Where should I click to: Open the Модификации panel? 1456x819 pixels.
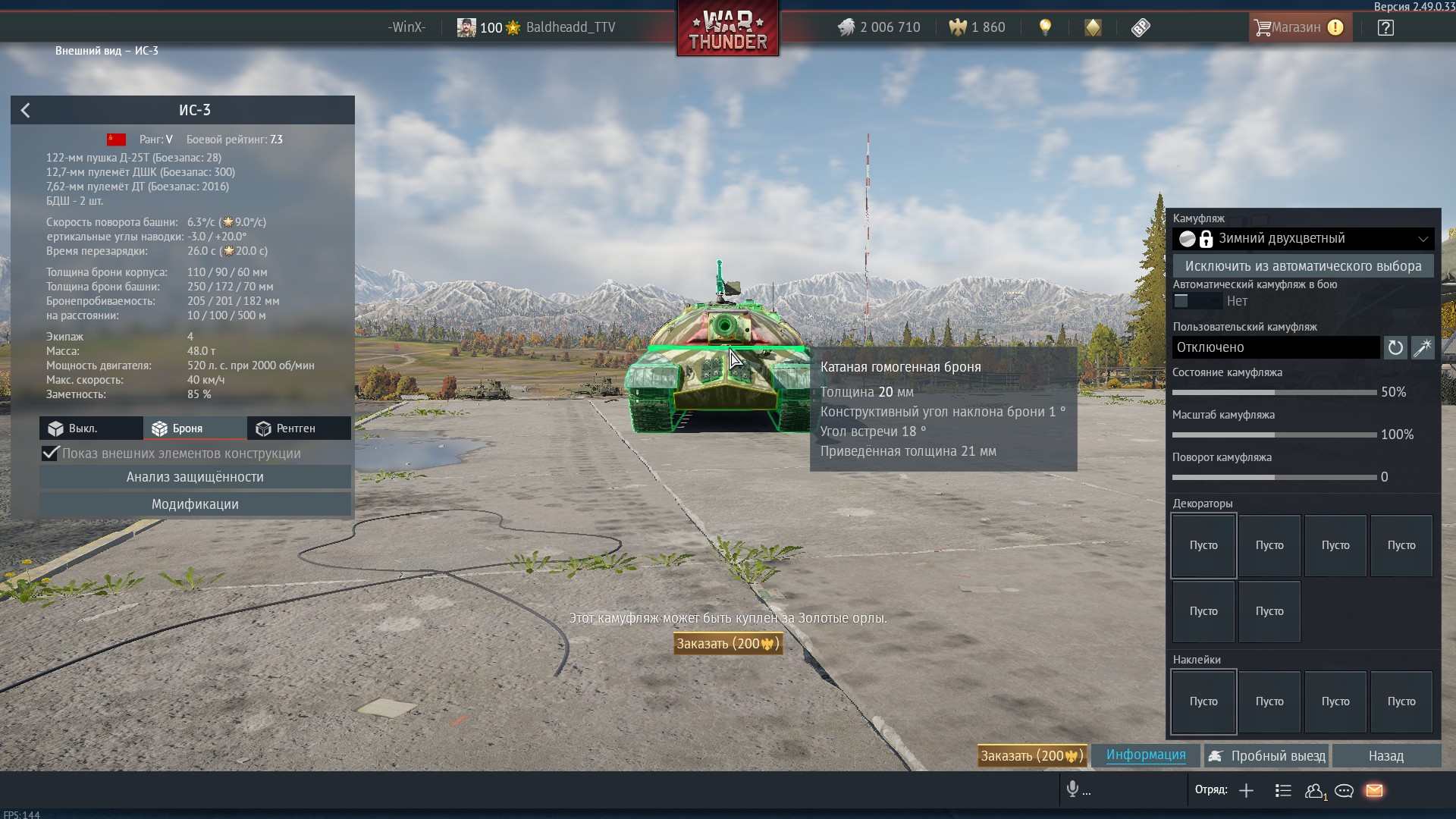pos(195,504)
